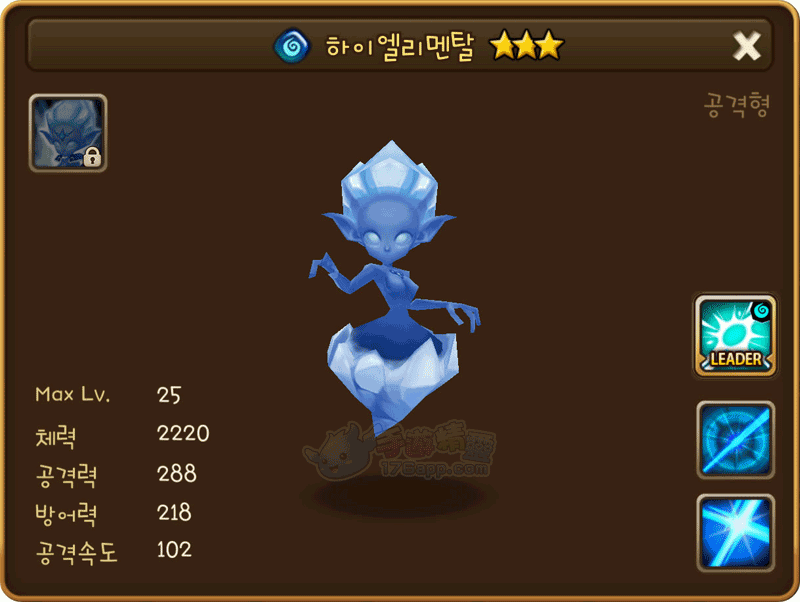Close the monster info window
800x602 pixels.
click(747, 45)
